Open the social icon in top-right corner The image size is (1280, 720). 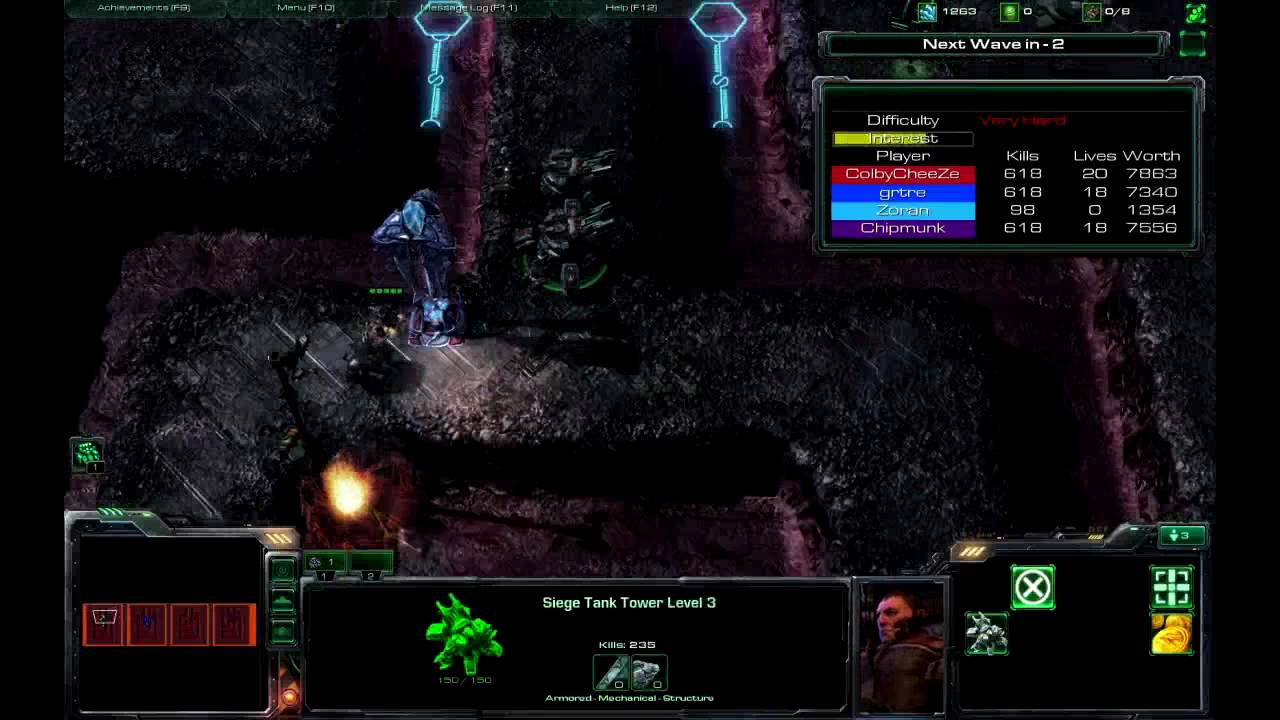(x=1195, y=13)
